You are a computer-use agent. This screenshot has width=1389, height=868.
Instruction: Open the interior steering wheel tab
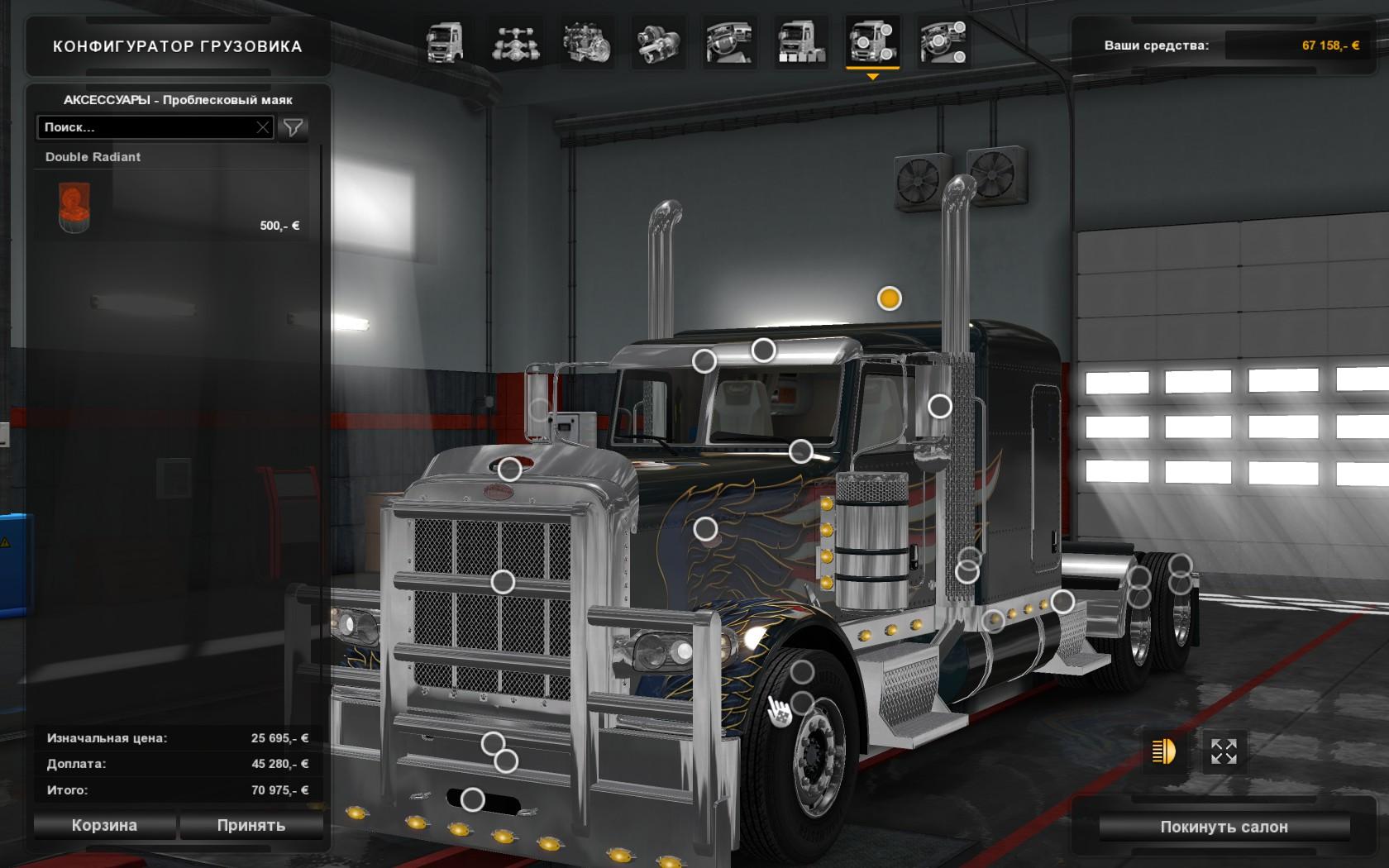tap(728, 42)
